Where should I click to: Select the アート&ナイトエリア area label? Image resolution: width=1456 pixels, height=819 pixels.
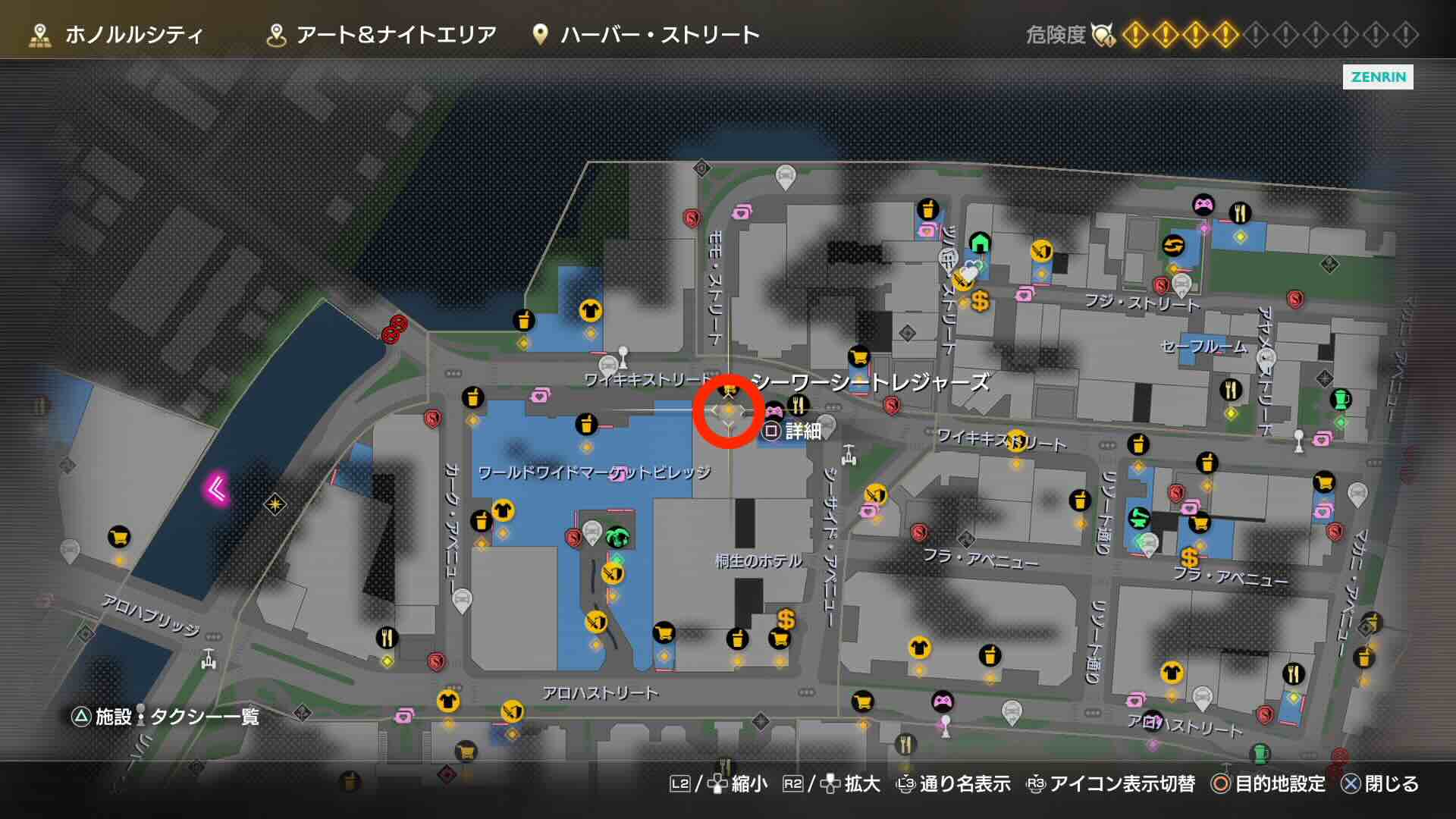coord(398,34)
